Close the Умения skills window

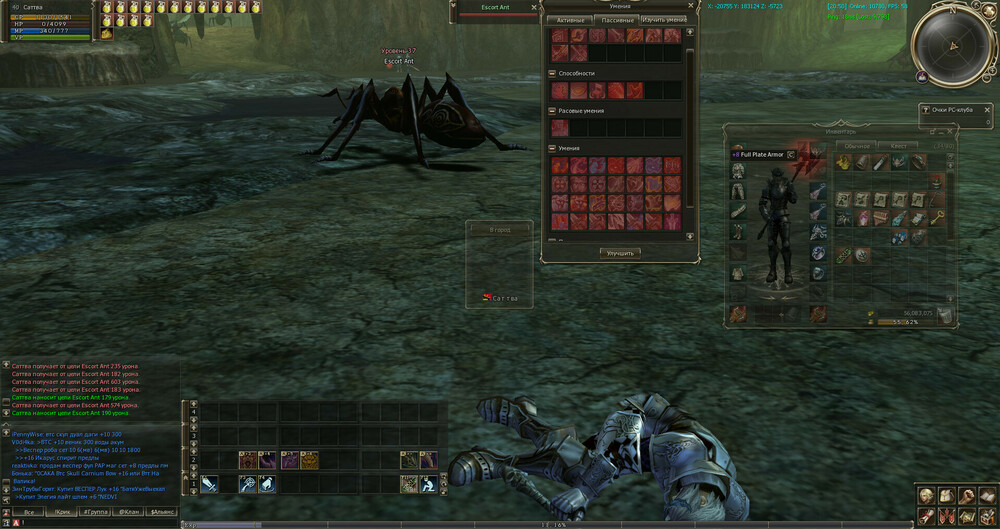(x=689, y=6)
